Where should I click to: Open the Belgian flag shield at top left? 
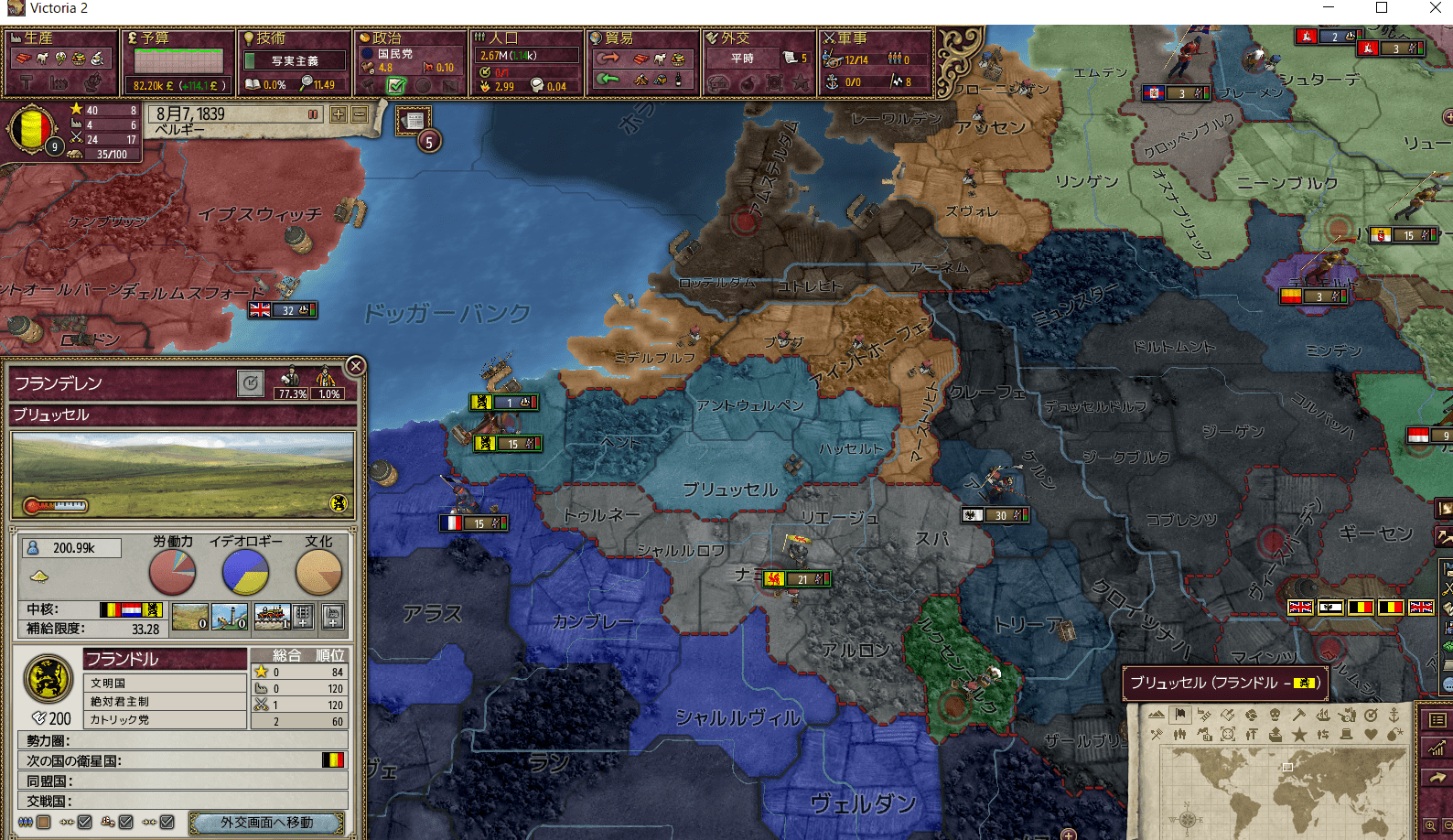[x=32, y=129]
